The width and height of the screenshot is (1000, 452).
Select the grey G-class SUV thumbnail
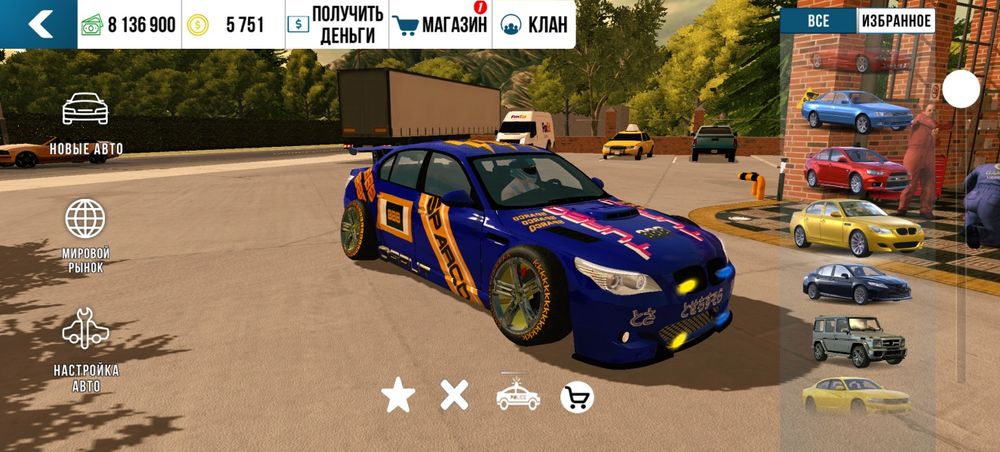coord(858,340)
